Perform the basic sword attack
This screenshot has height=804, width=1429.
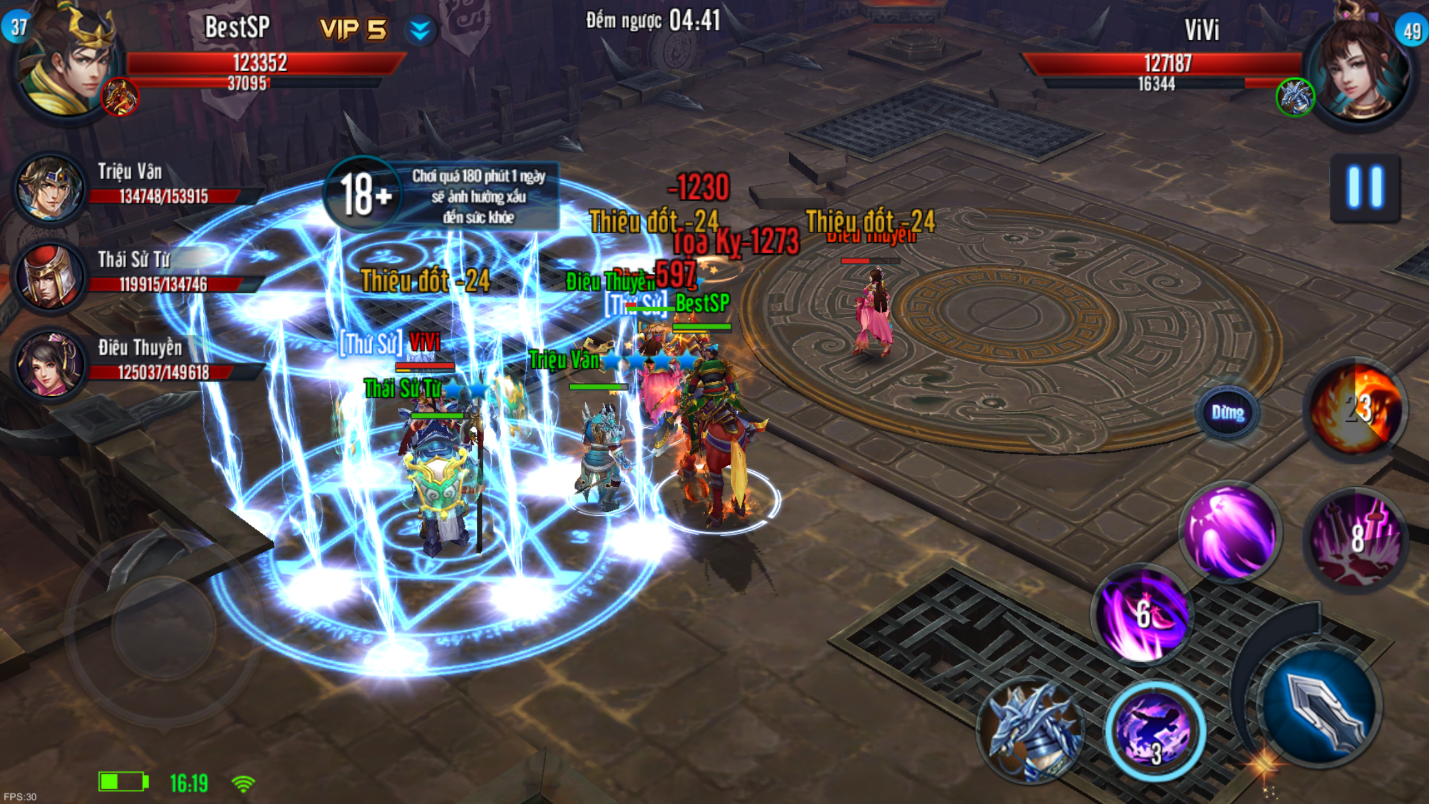[x=1319, y=704]
